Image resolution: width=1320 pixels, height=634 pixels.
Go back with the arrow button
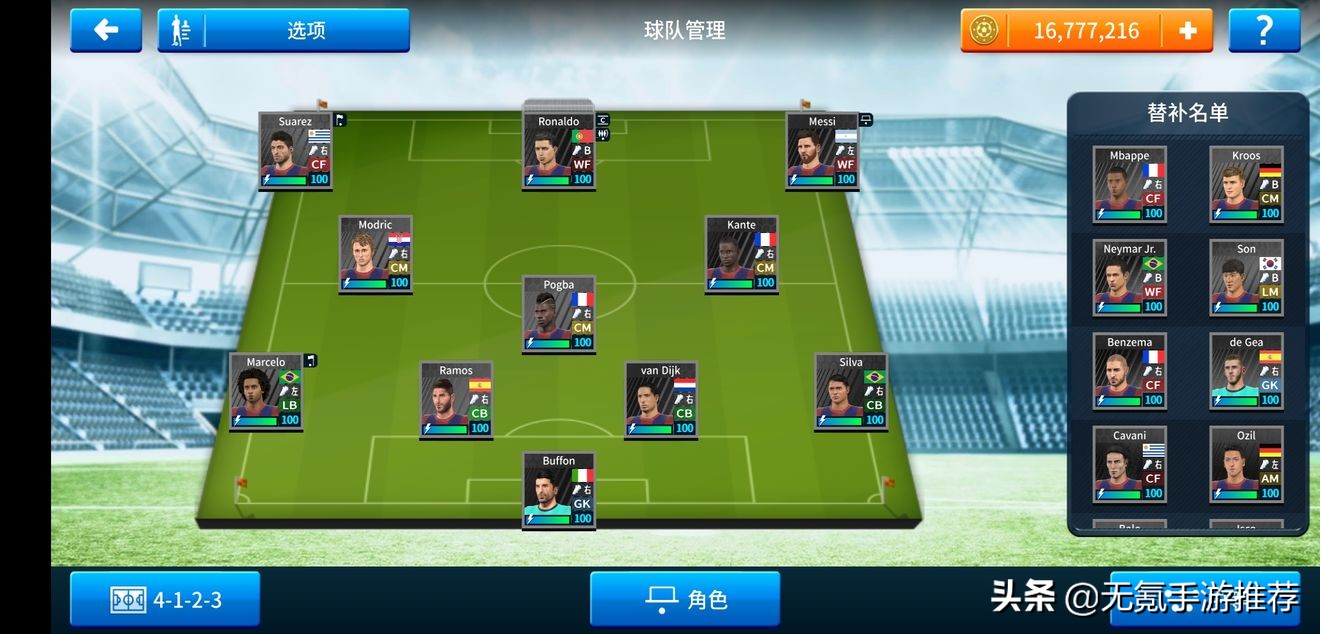(x=106, y=30)
